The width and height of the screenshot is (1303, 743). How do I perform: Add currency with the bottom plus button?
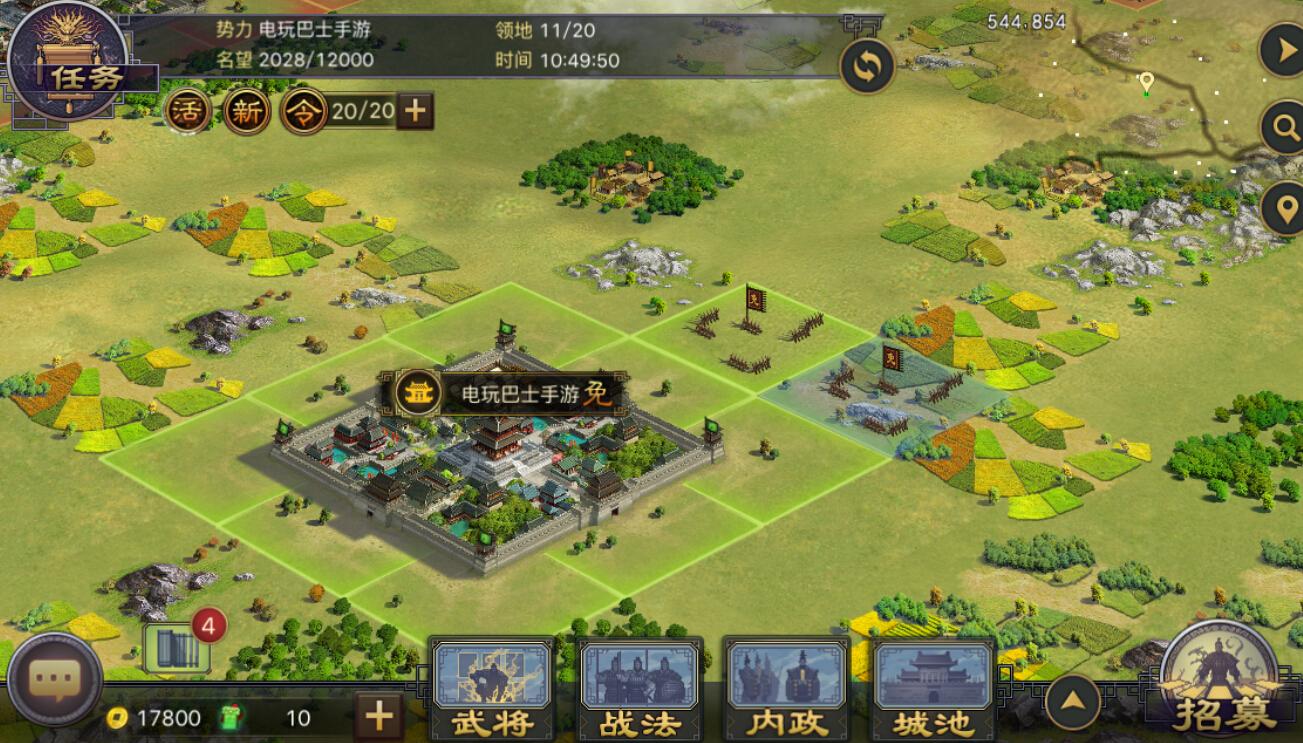pos(378,716)
